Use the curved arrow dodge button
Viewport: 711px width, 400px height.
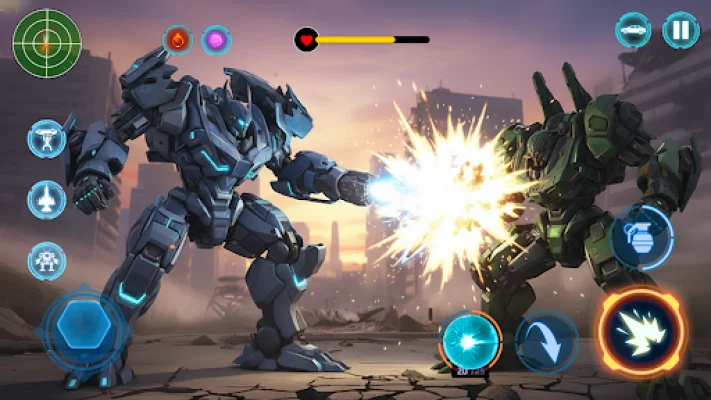547,341
